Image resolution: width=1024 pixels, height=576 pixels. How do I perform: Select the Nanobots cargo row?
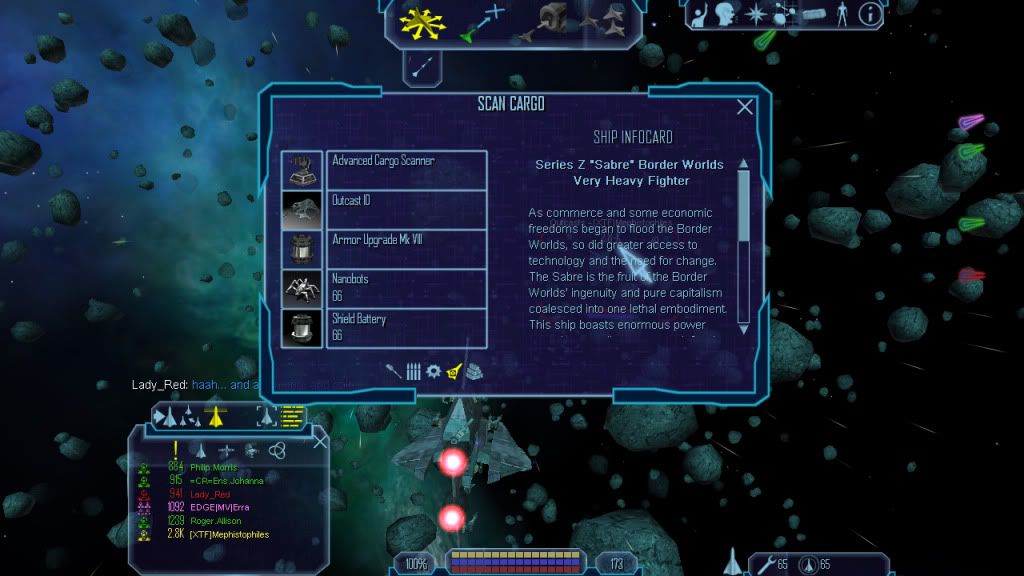pyautogui.click(x=405, y=289)
